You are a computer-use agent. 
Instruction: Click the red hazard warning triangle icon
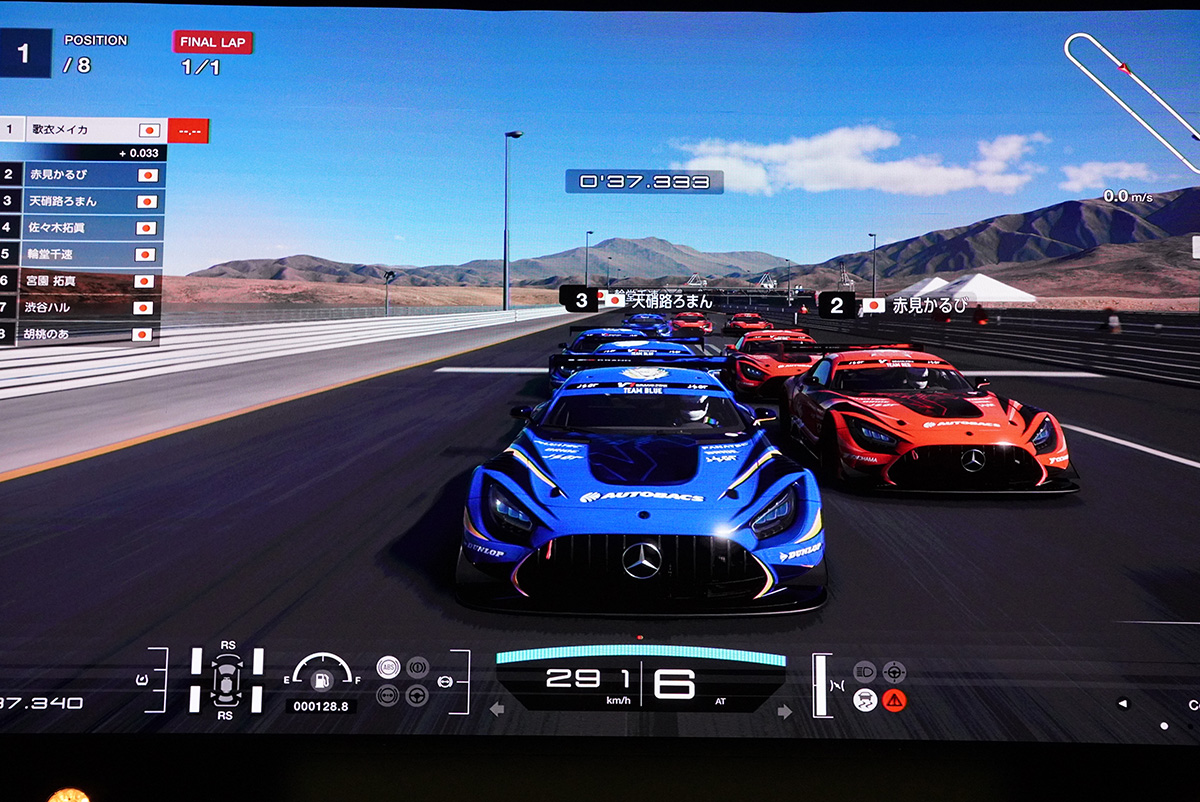tap(894, 700)
